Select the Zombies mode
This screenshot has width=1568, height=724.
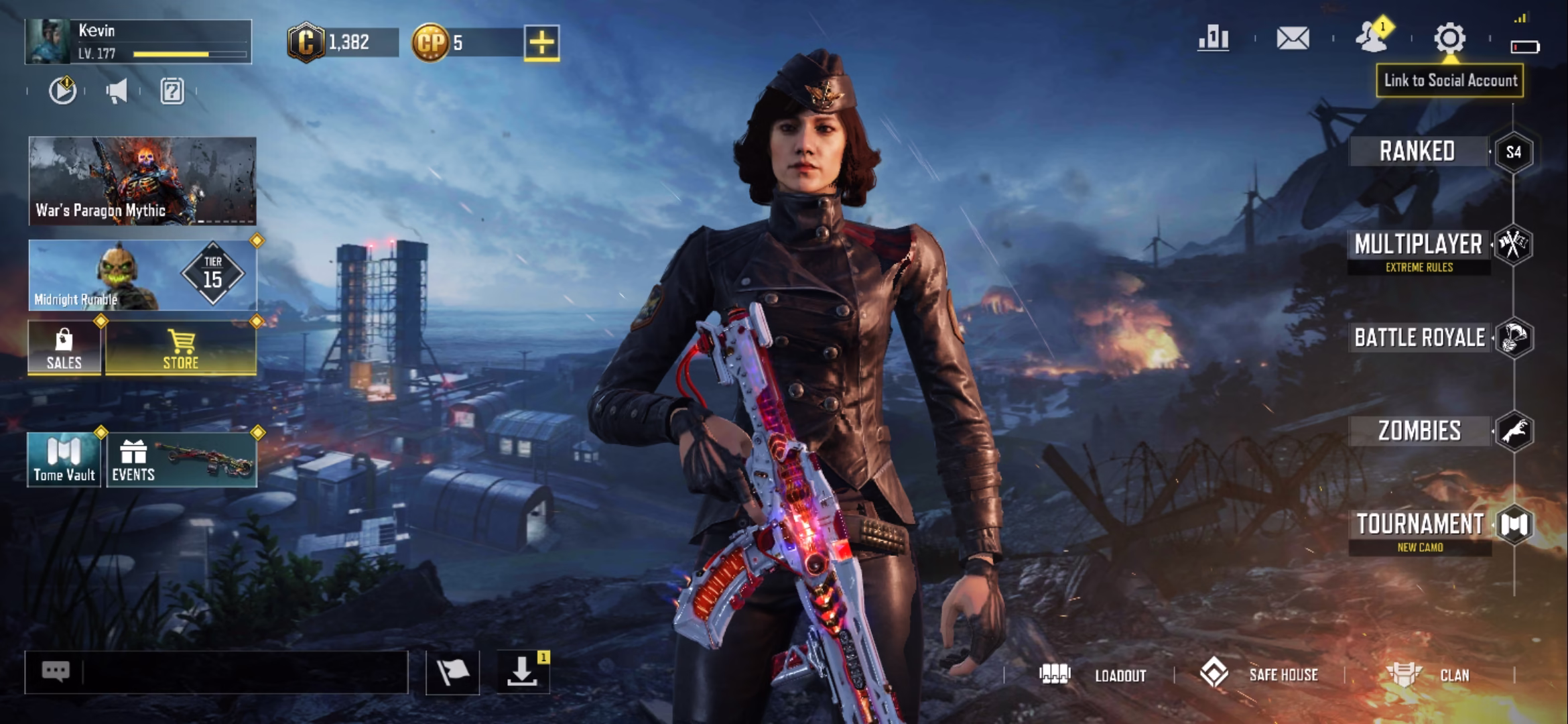pos(1420,431)
